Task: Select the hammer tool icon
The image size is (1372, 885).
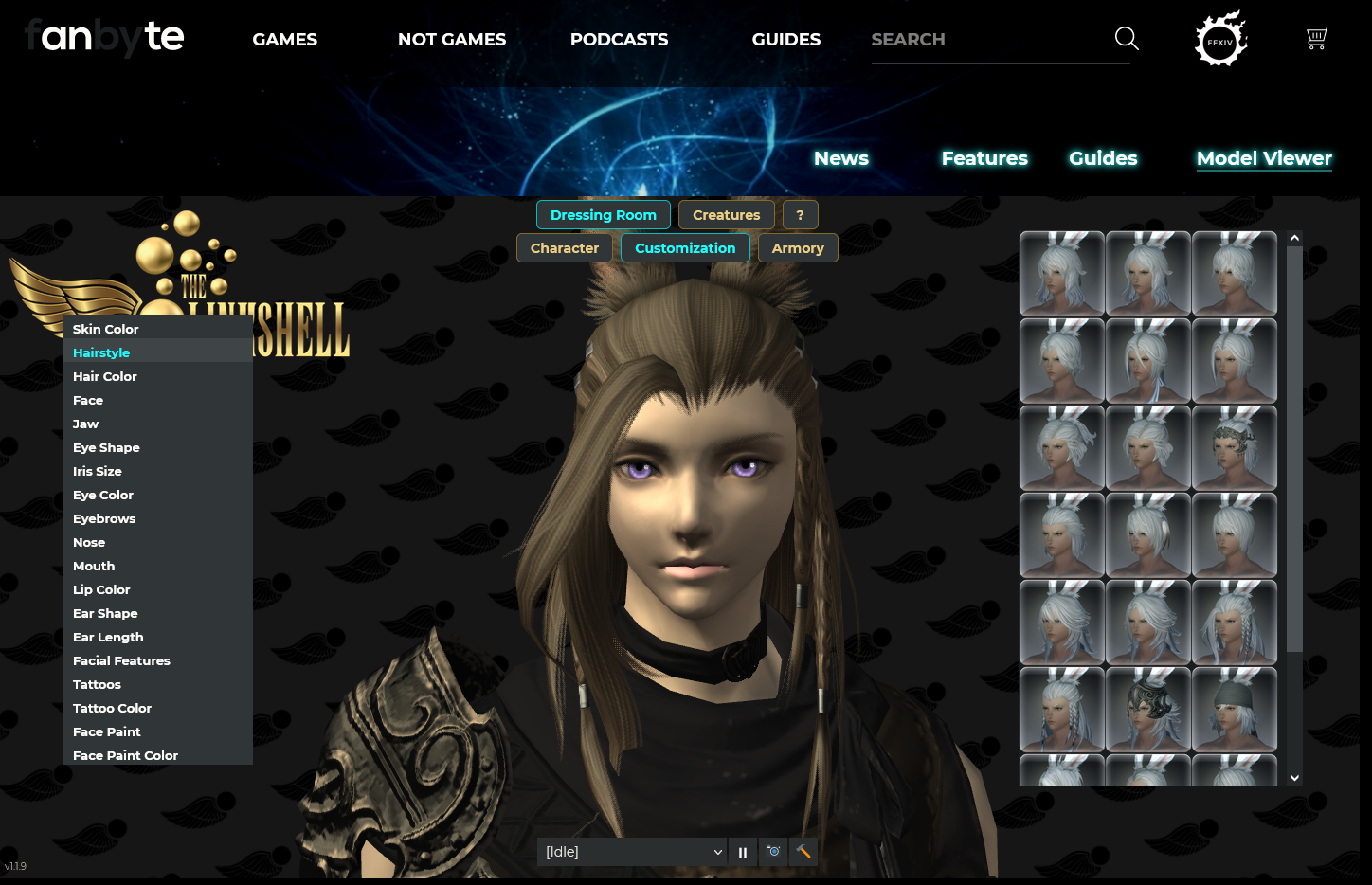Action: (x=803, y=852)
